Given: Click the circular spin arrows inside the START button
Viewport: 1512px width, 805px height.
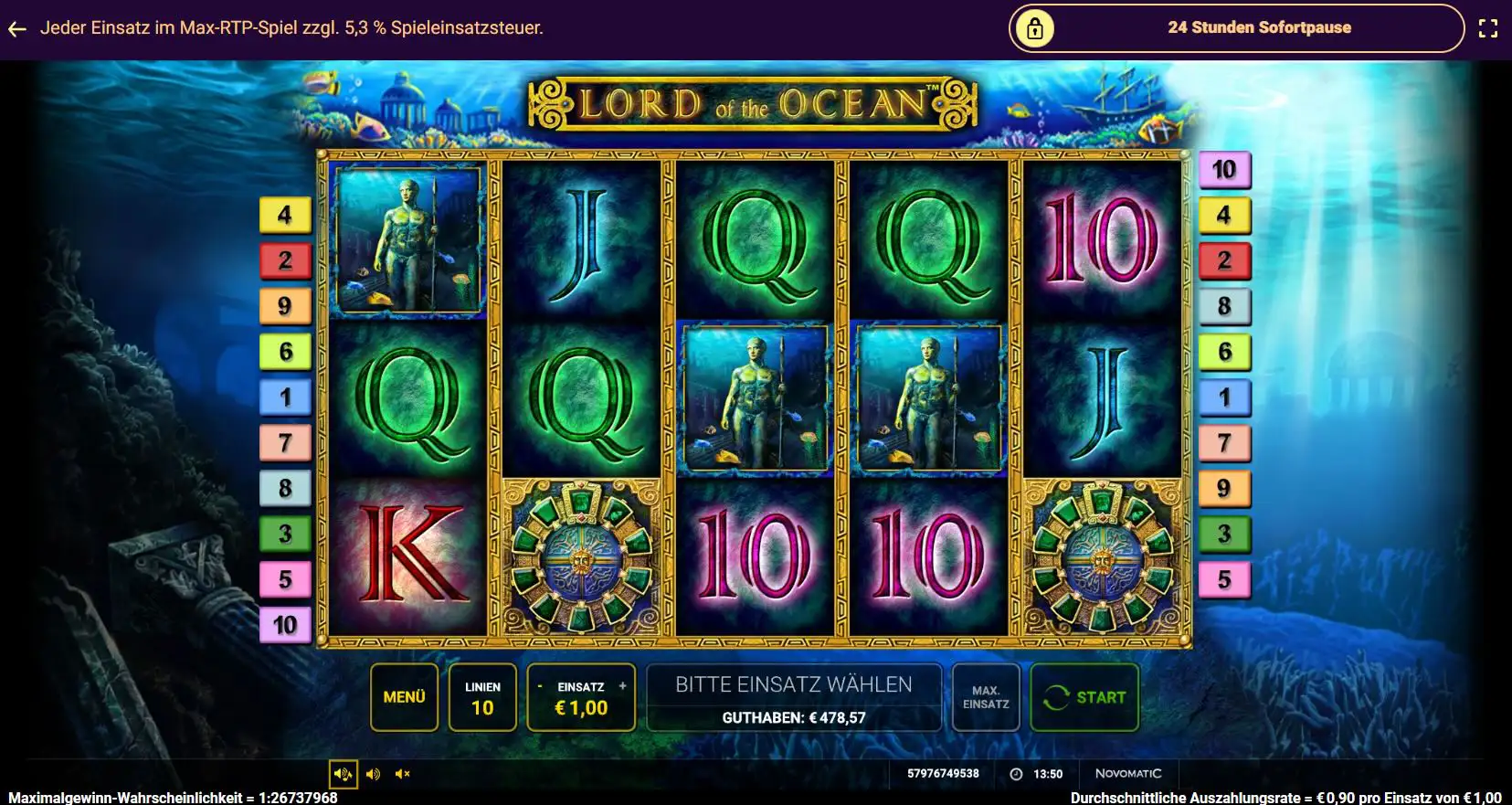Looking at the screenshot, I should pyautogui.click(x=1057, y=697).
